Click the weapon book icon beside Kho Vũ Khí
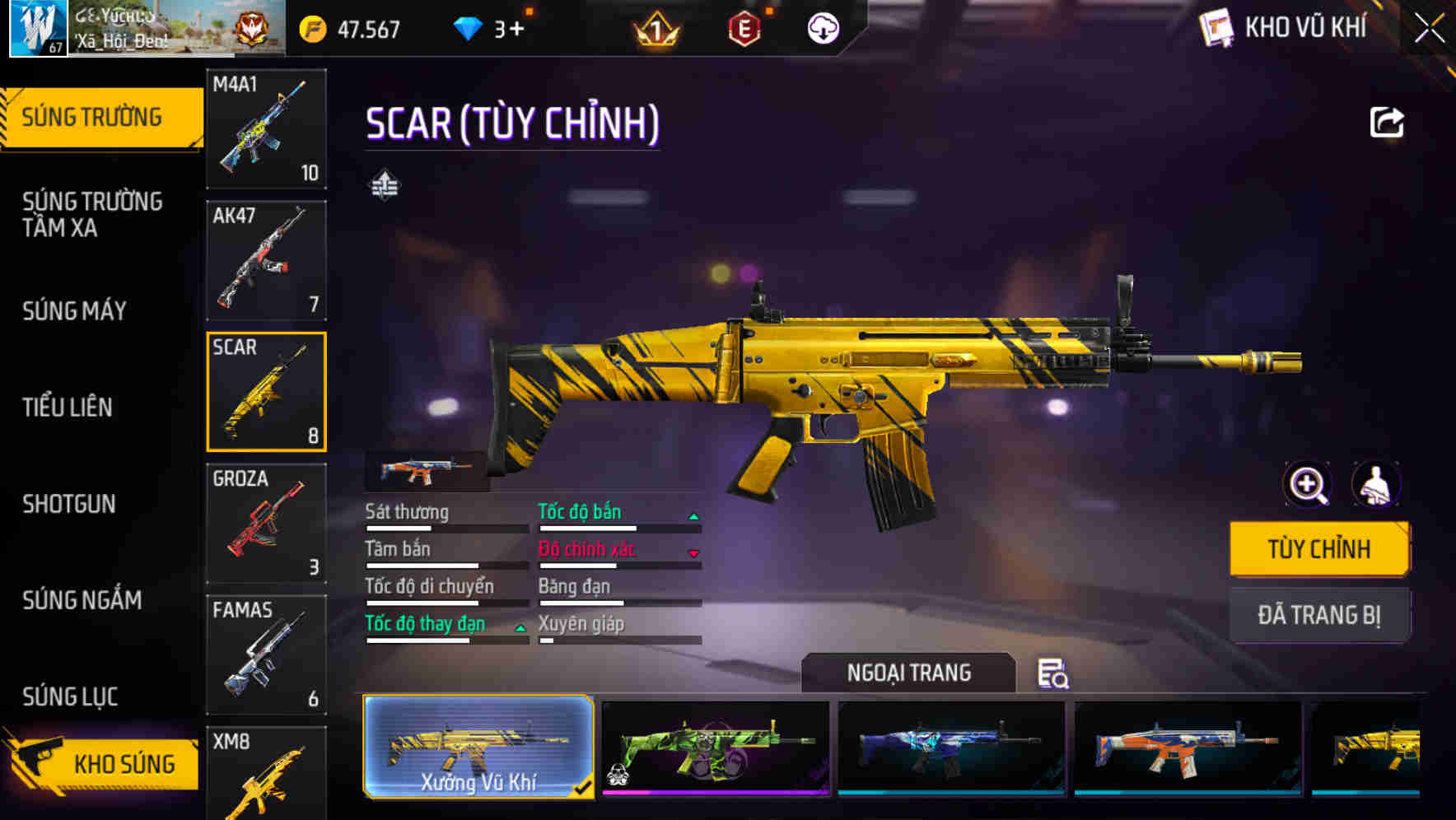Image resolution: width=1456 pixels, height=820 pixels. [x=1216, y=27]
